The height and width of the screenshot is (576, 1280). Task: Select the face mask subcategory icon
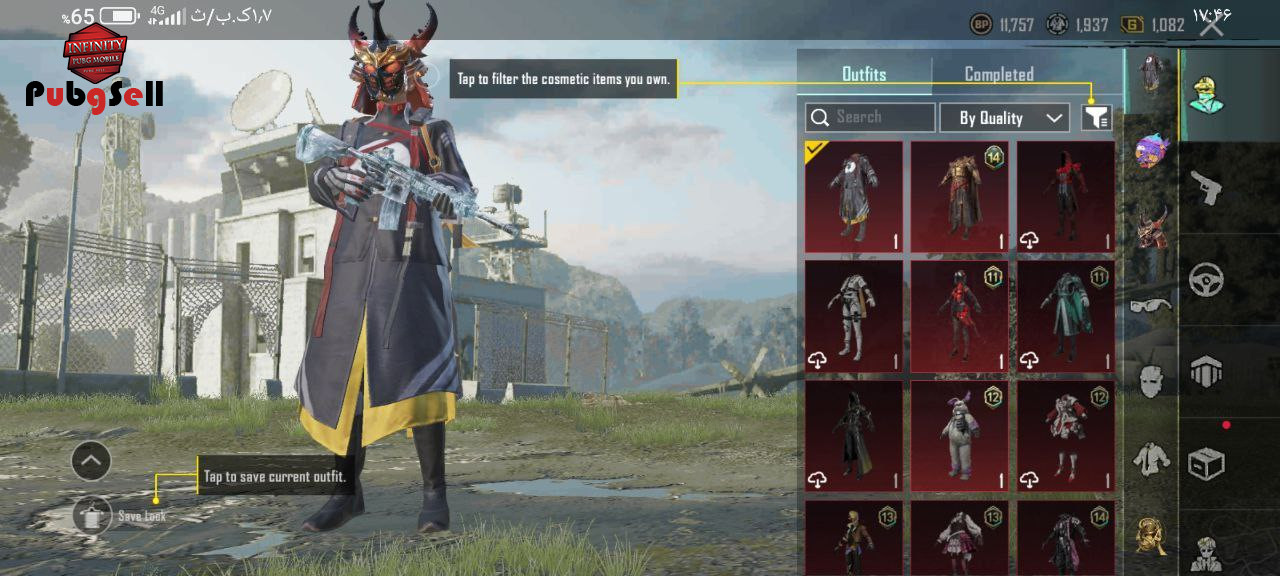tap(1151, 380)
